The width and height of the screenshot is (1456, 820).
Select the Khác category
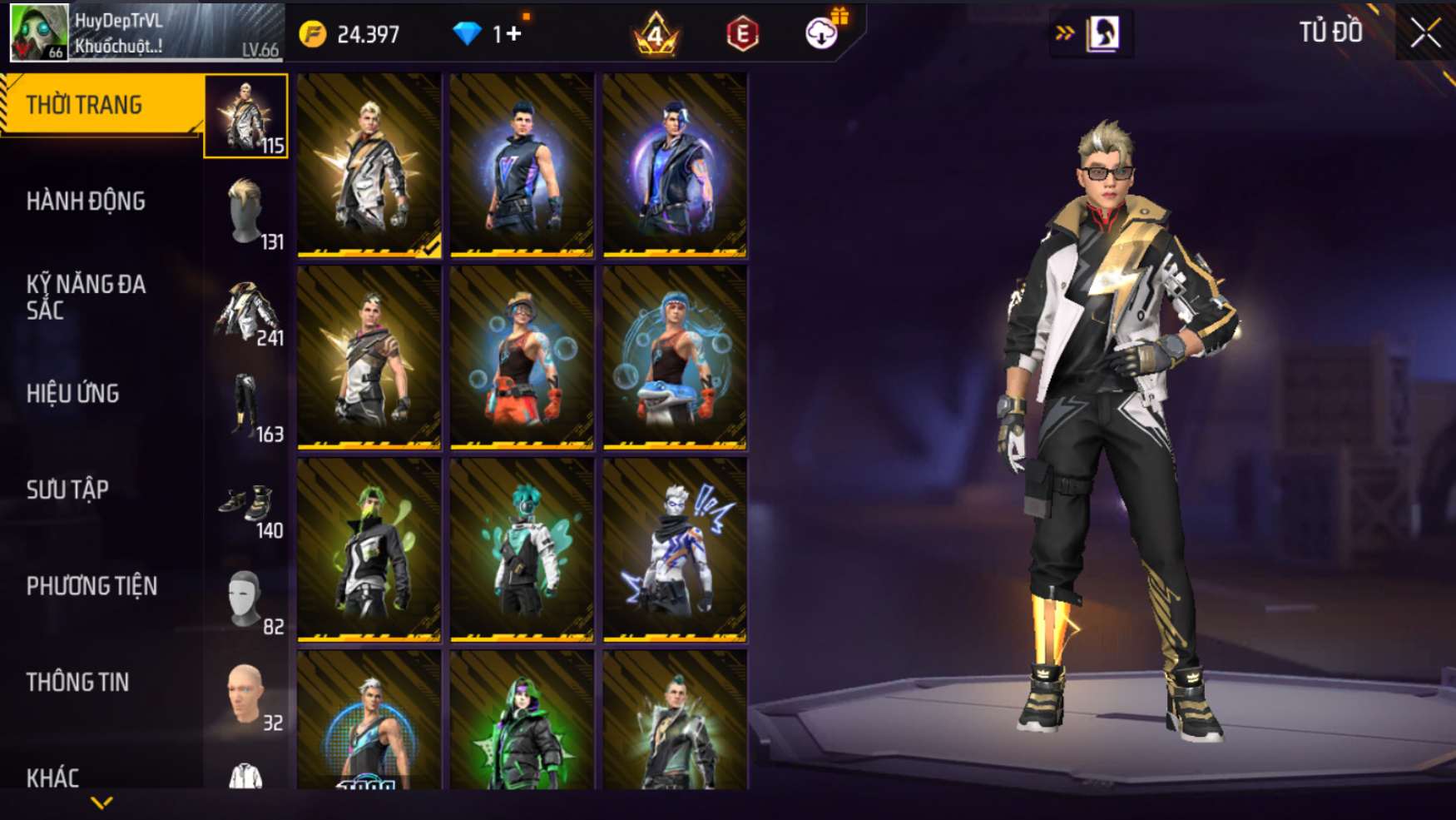[x=53, y=778]
